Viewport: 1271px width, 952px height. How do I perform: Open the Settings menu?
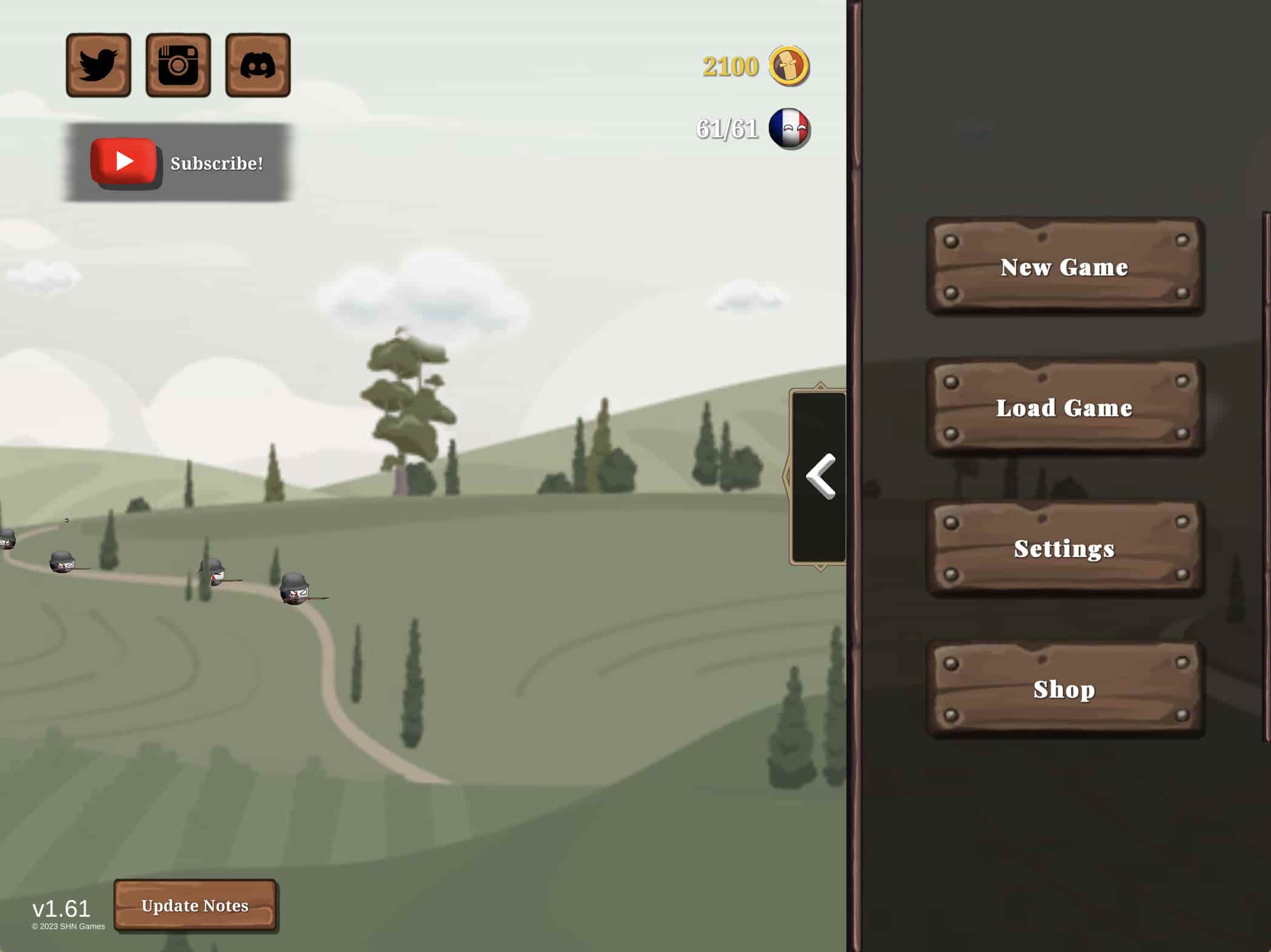(1064, 548)
